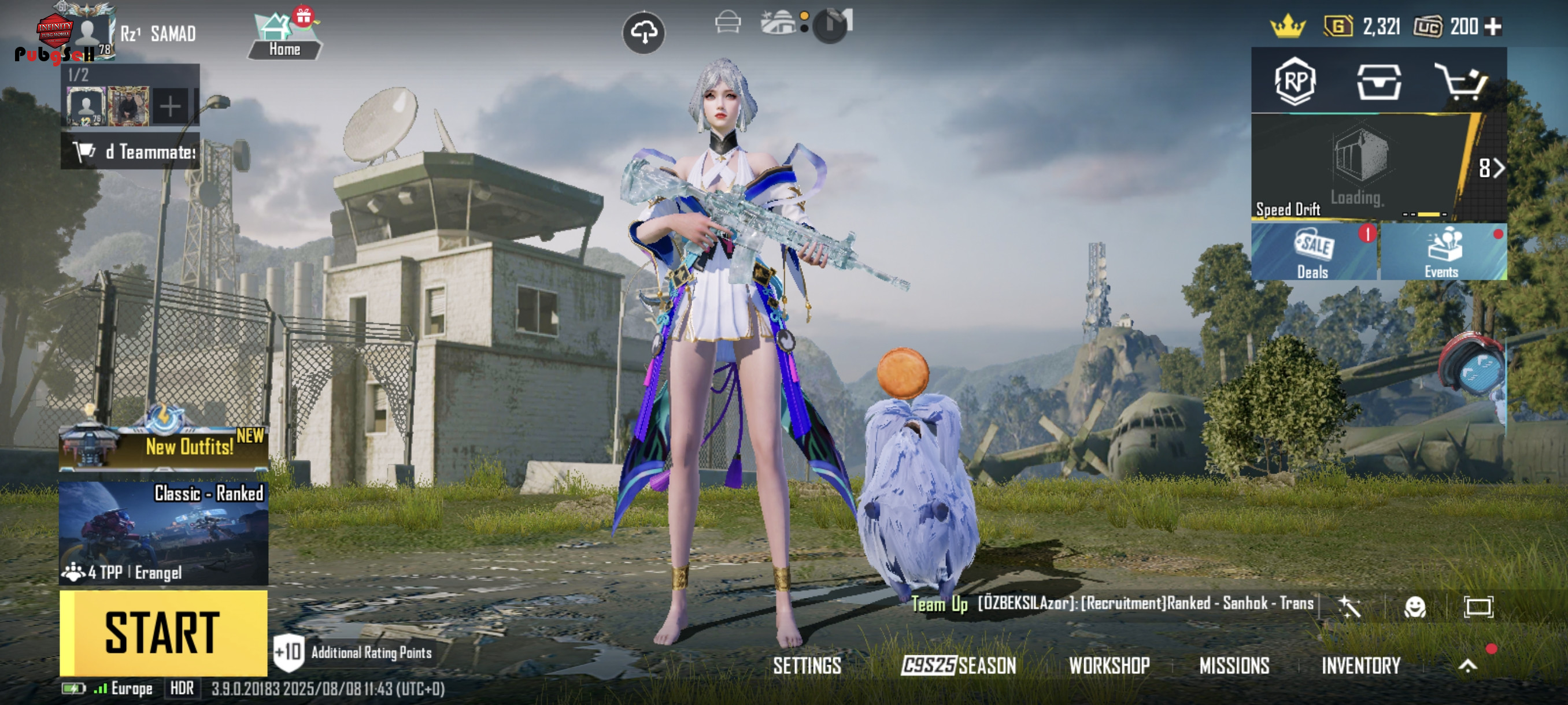Go to the WORKSHOP
Viewport: 1568px width, 705px height.
point(1109,666)
